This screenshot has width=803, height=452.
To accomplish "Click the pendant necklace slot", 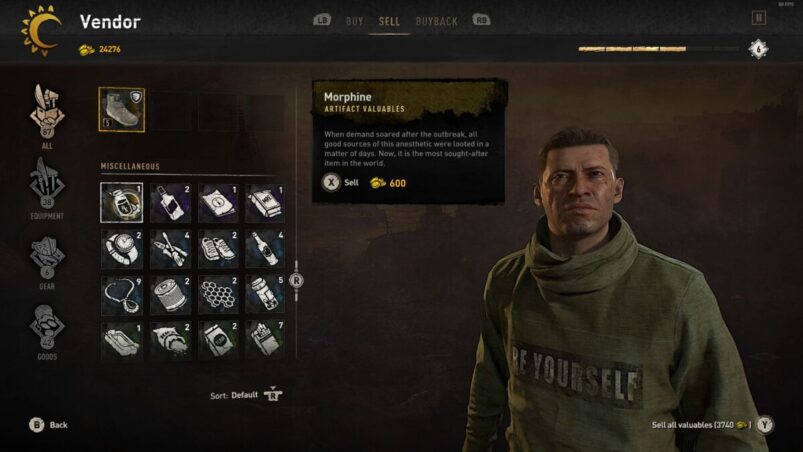I will pos(122,294).
